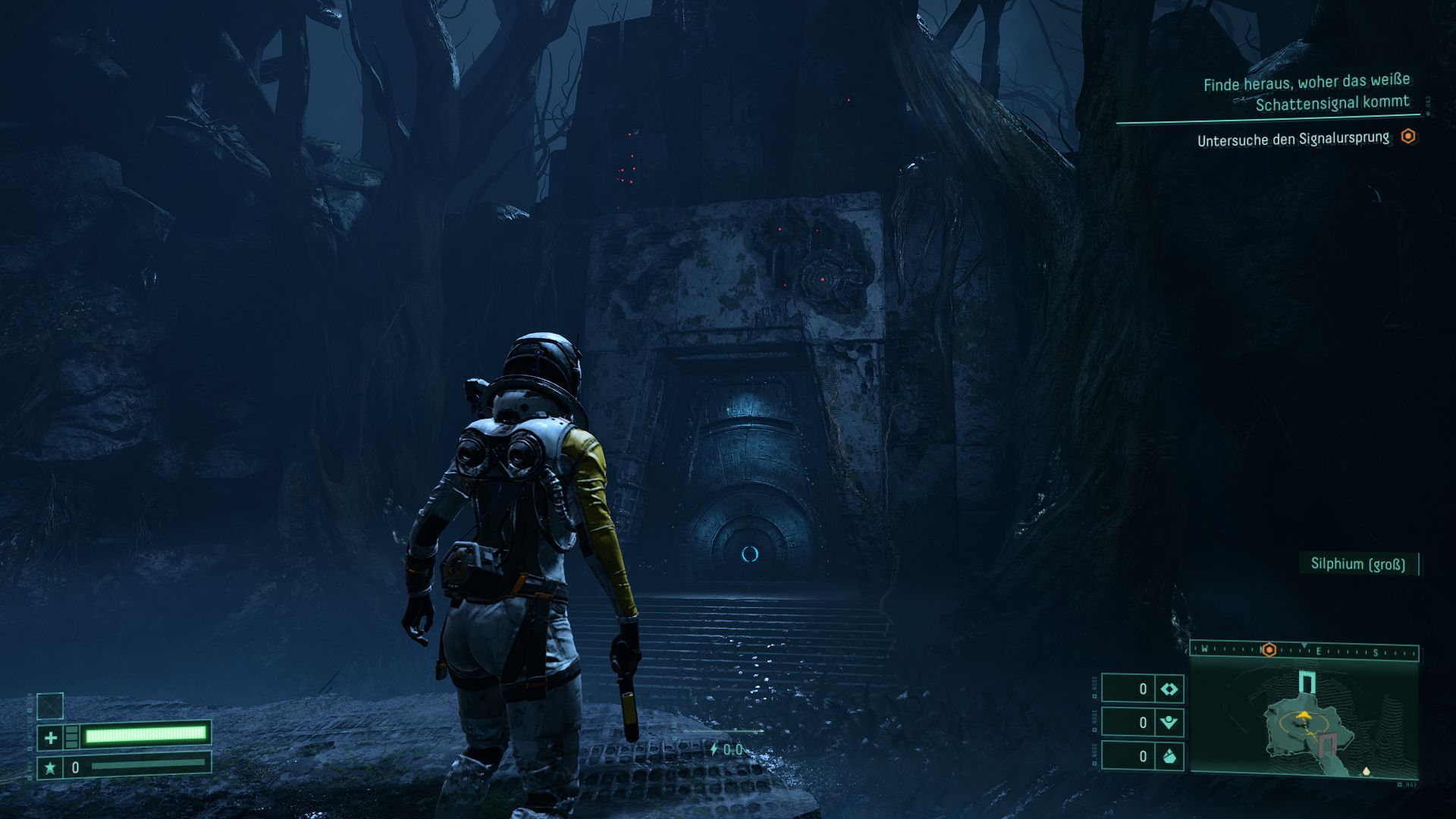Click the small teardrop marker on minimap edge
Image resolution: width=1456 pixels, height=819 pixels.
[1367, 771]
